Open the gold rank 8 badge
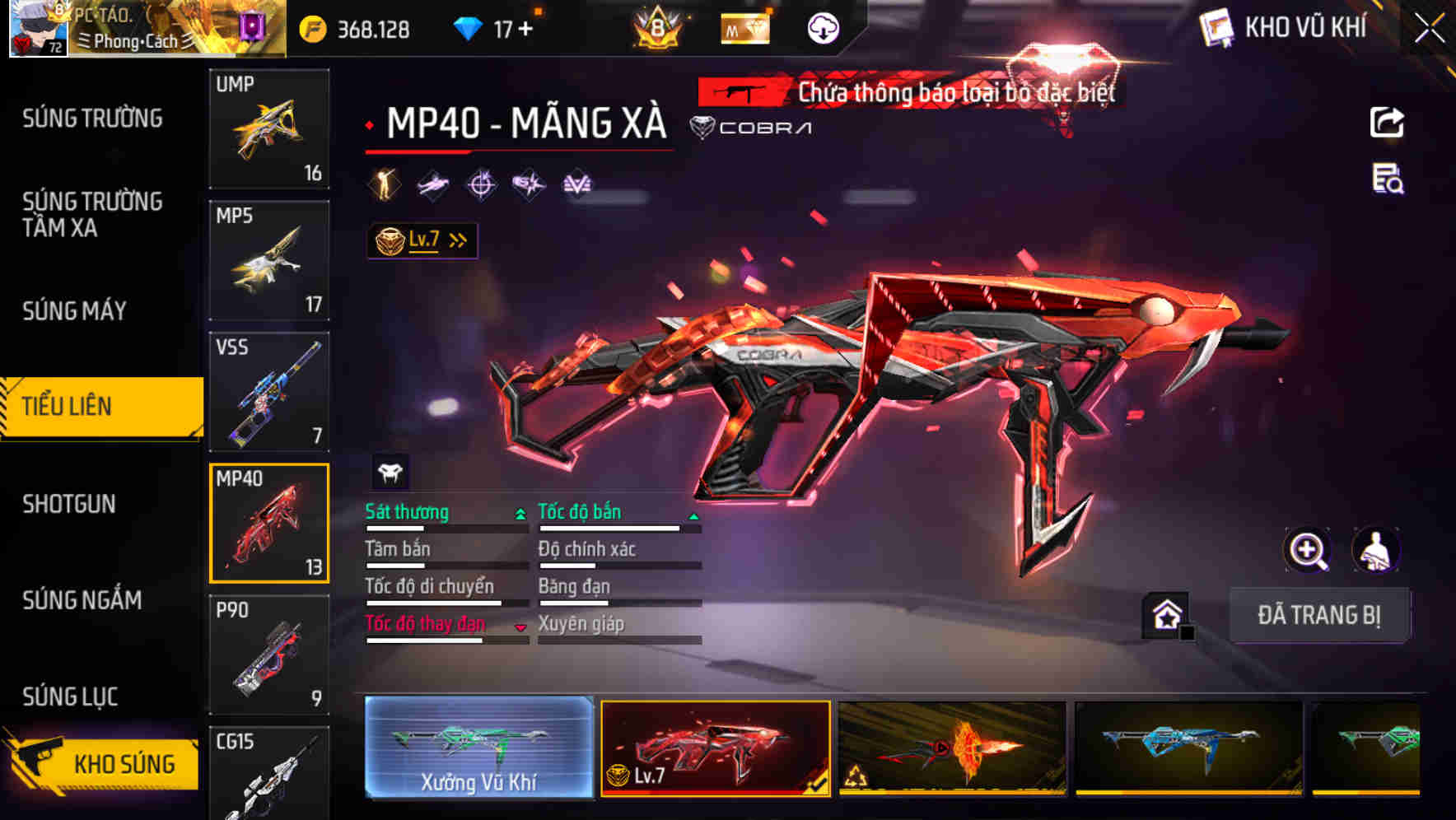 point(656,27)
